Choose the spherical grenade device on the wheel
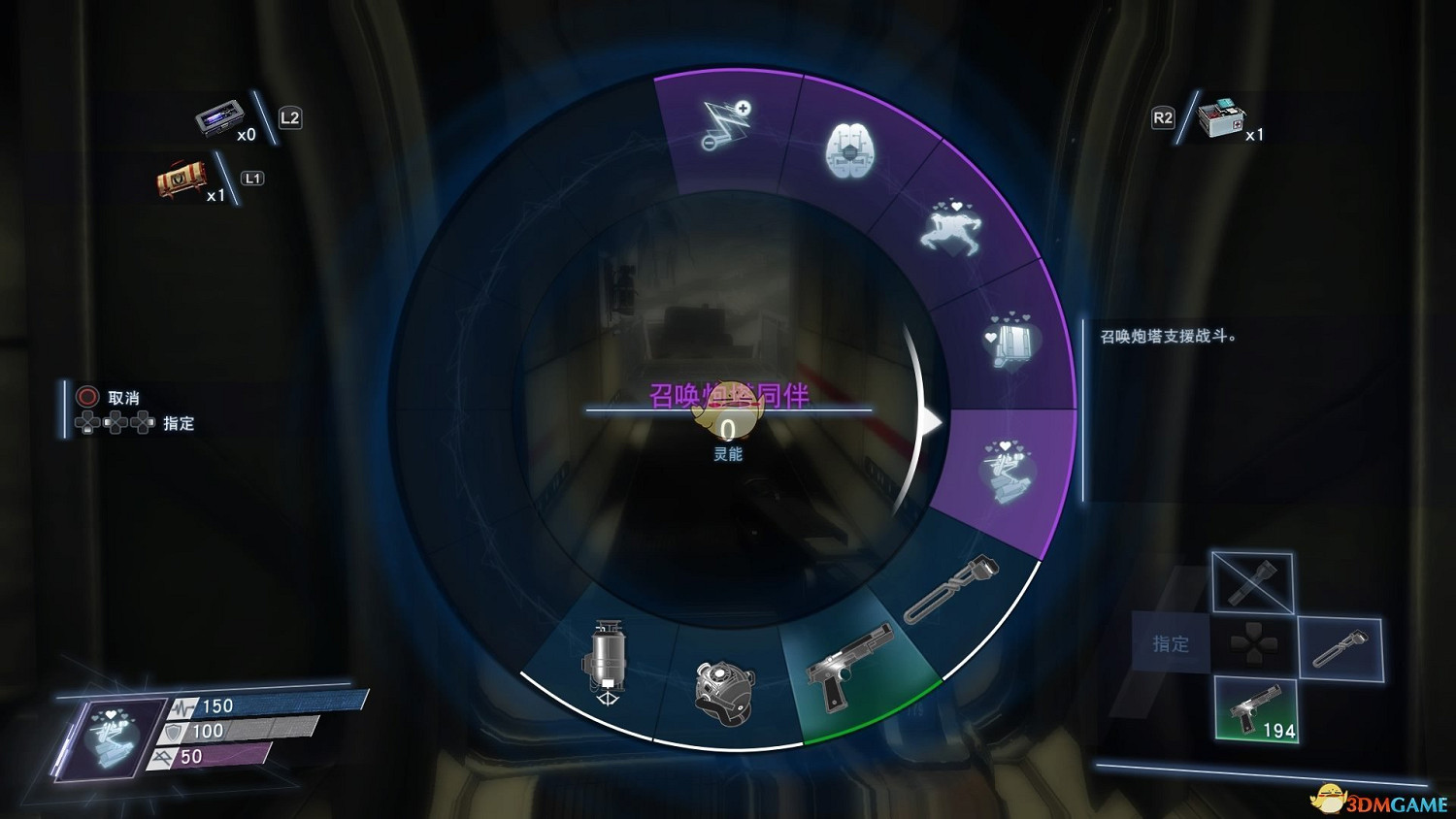Viewport: 1456px width, 819px height. click(x=723, y=686)
